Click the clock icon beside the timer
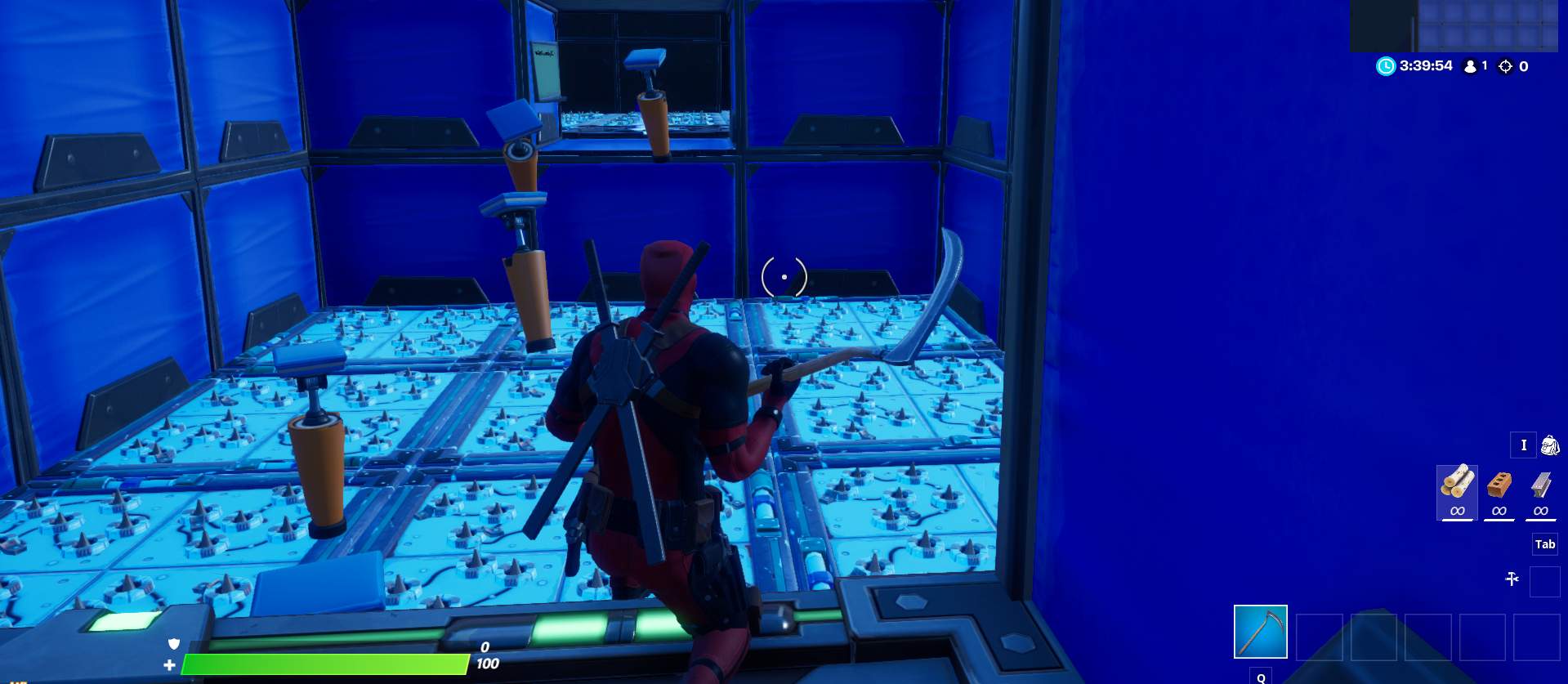This screenshot has width=1568, height=684. pyautogui.click(x=1384, y=68)
